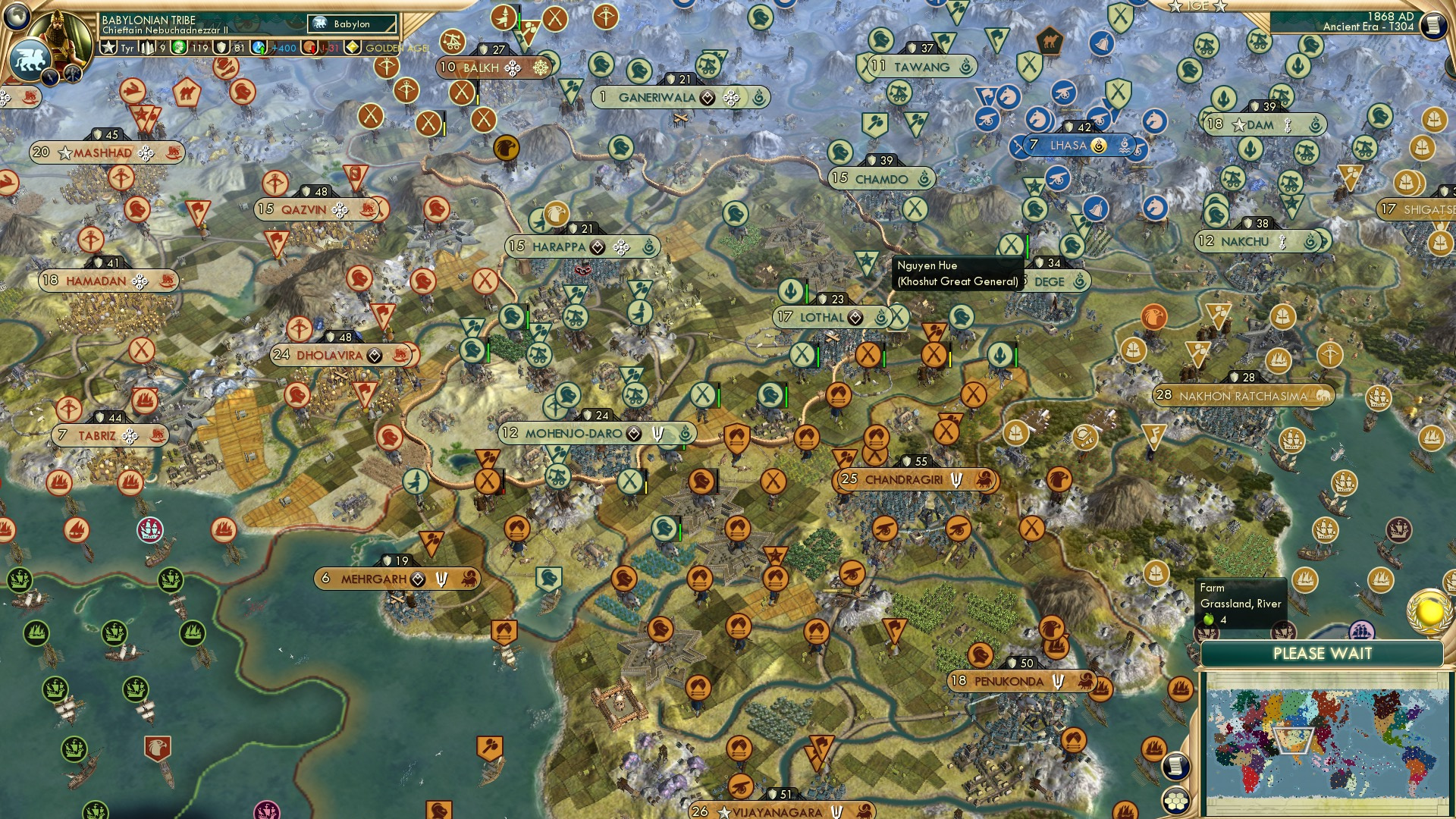Expand the Lothal city banner
This screenshot has height=819, width=1456.
(x=821, y=317)
